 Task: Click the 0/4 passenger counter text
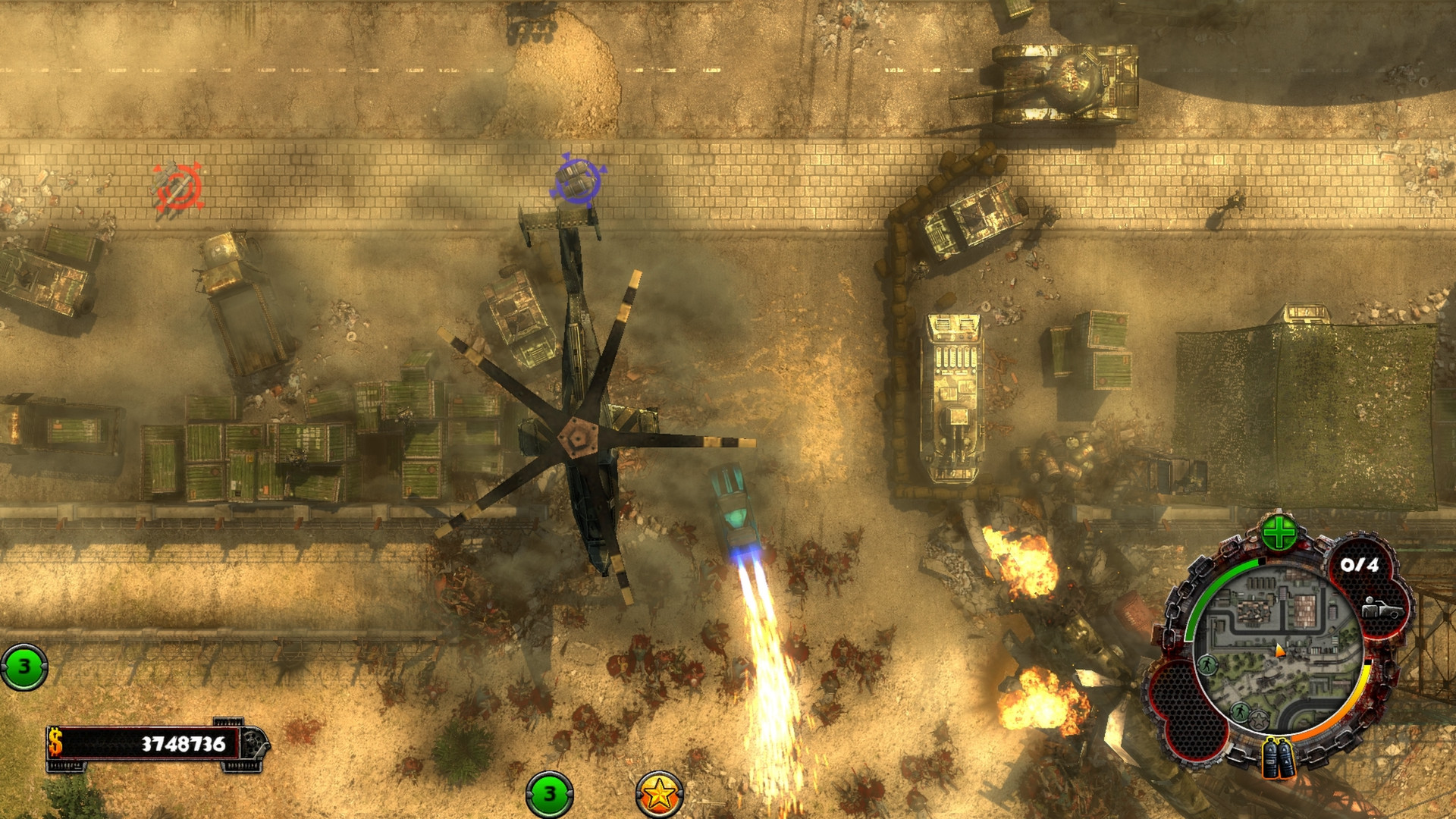tap(1360, 565)
